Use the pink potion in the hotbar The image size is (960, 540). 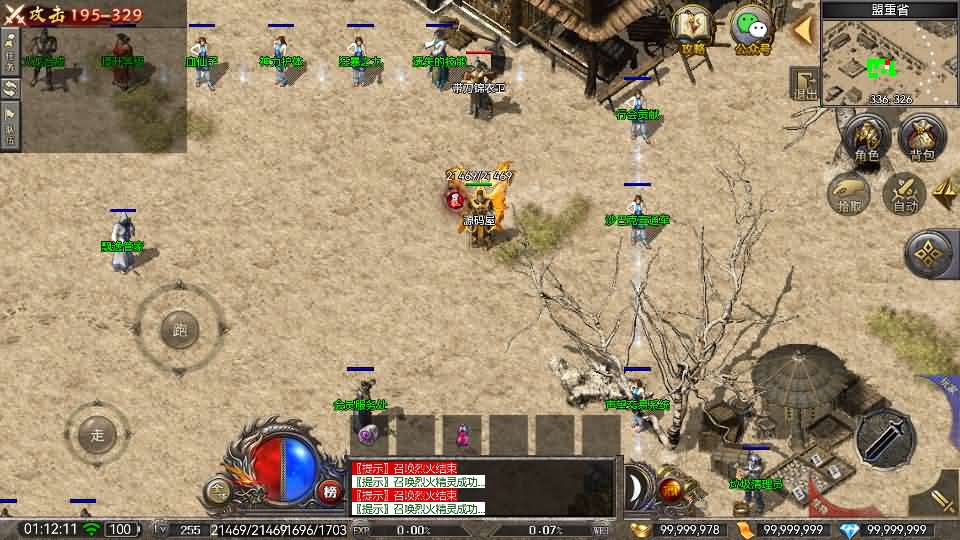pyautogui.click(x=462, y=435)
